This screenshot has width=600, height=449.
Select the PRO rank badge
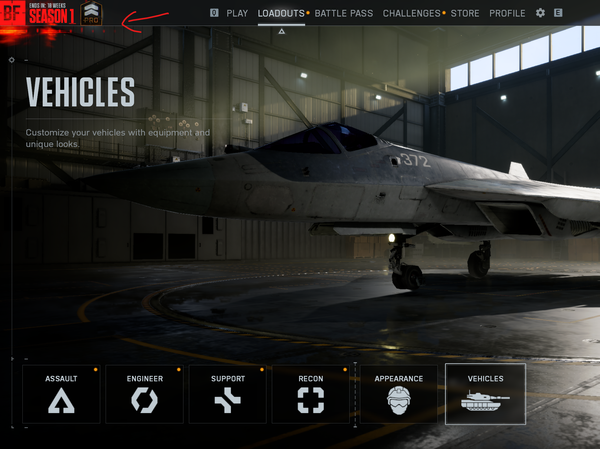(91, 13)
